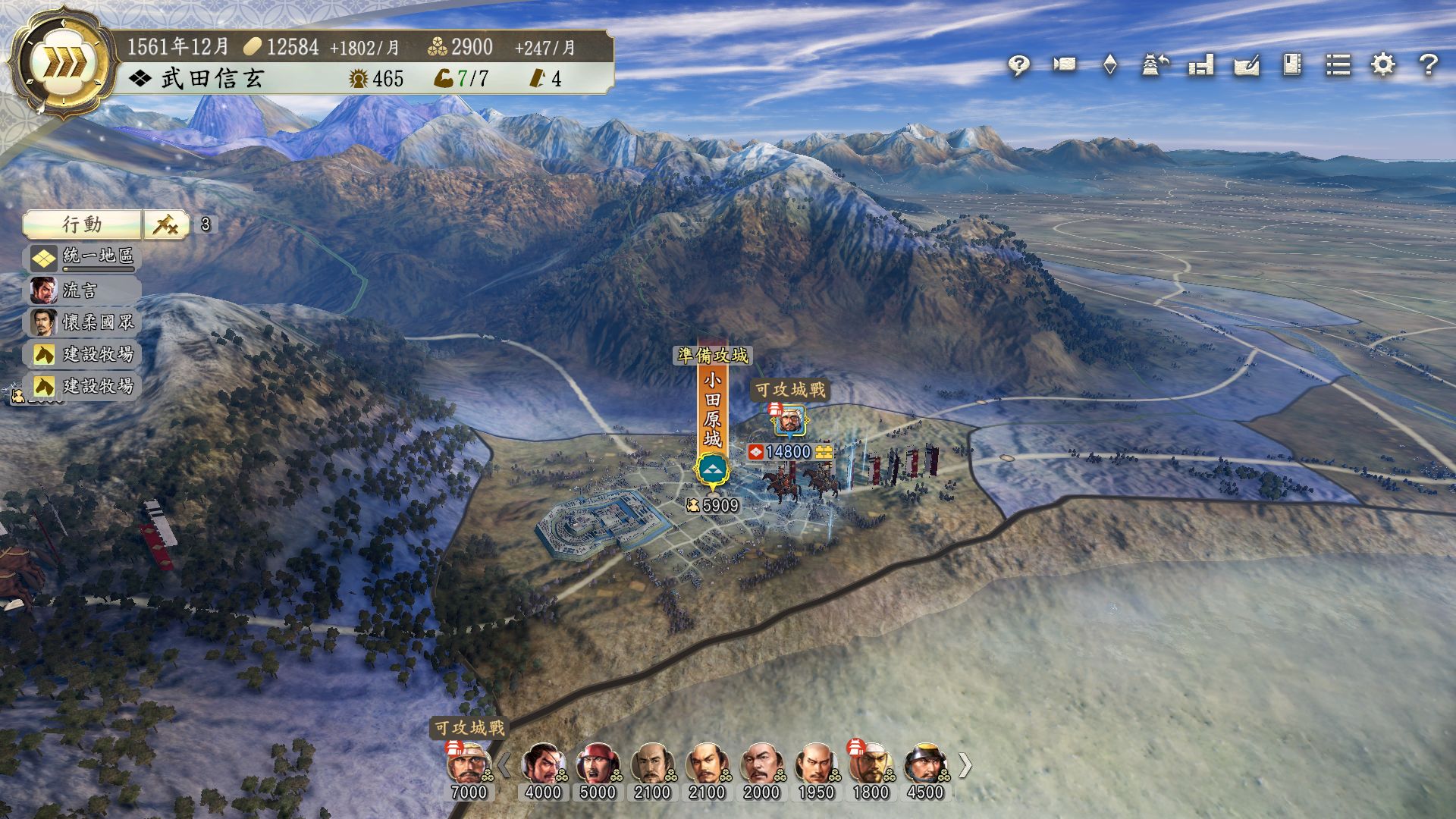Open the question mark help icon
Image resolution: width=1456 pixels, height=819 pixels.
pyautogui.click(x=1429, y=65)
